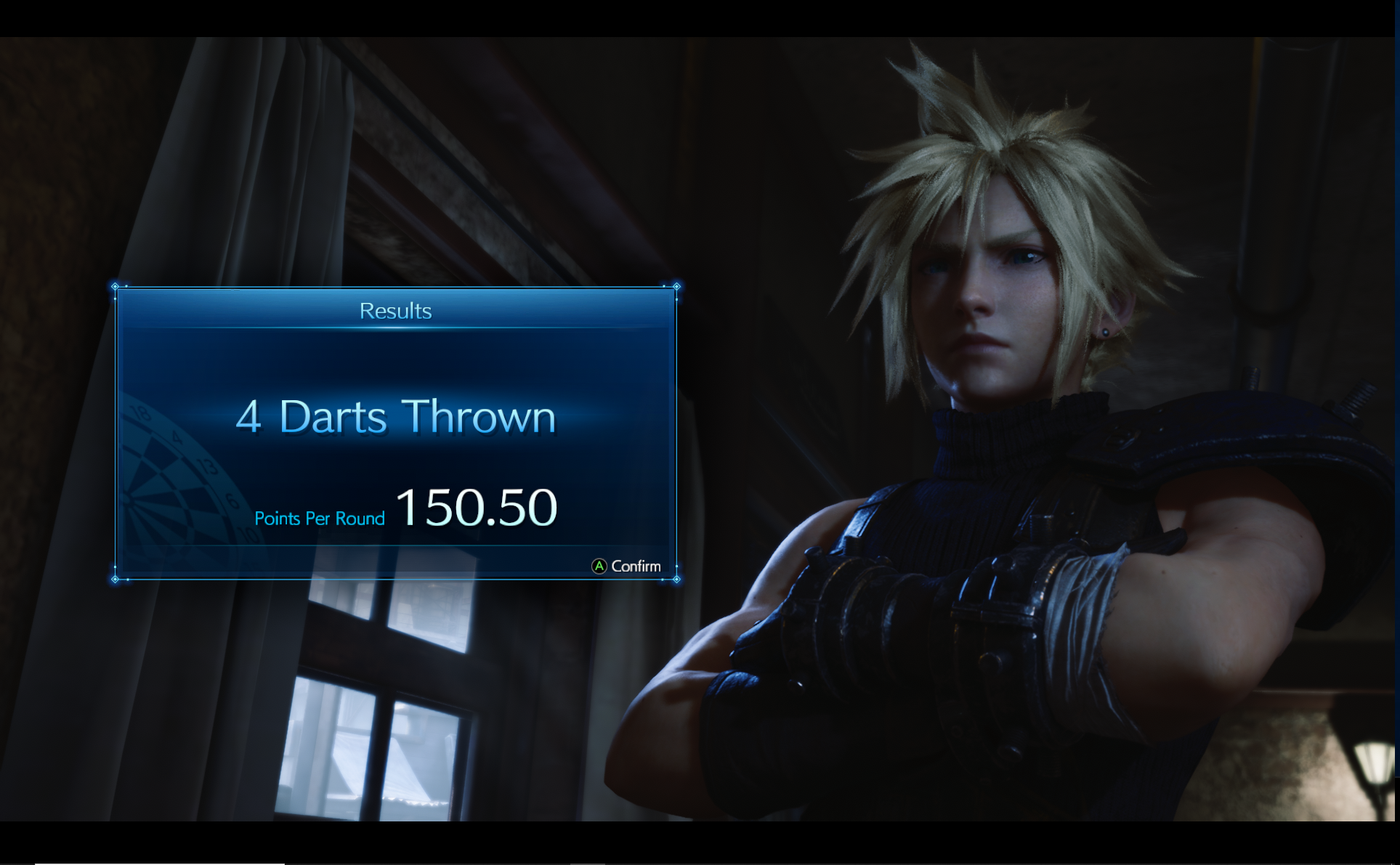Select the number 13 on the dartboard graphic
1400x865 pixels.
coord(209,466)
